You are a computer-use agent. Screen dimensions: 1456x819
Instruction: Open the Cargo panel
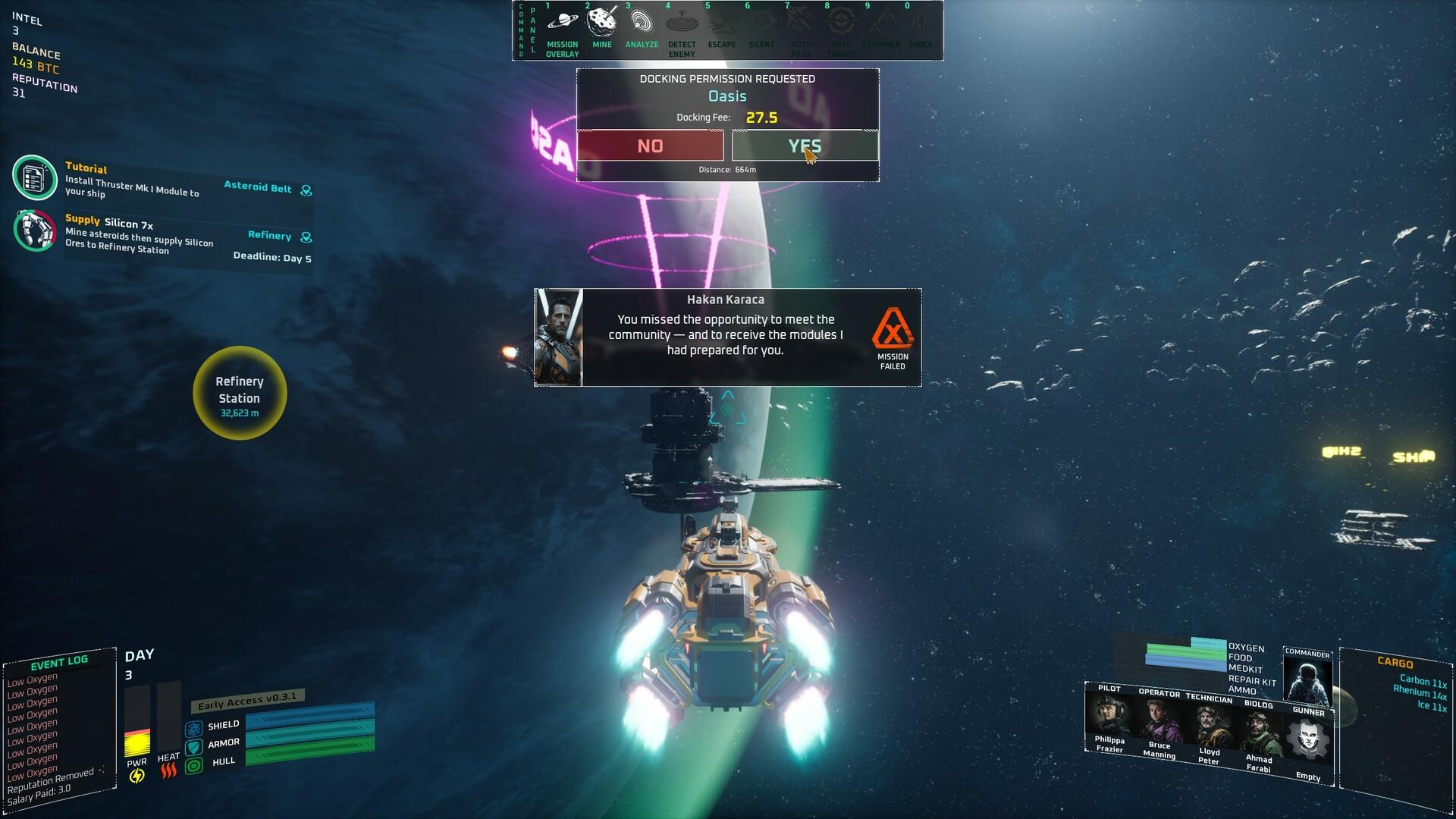click(1395, 662)
